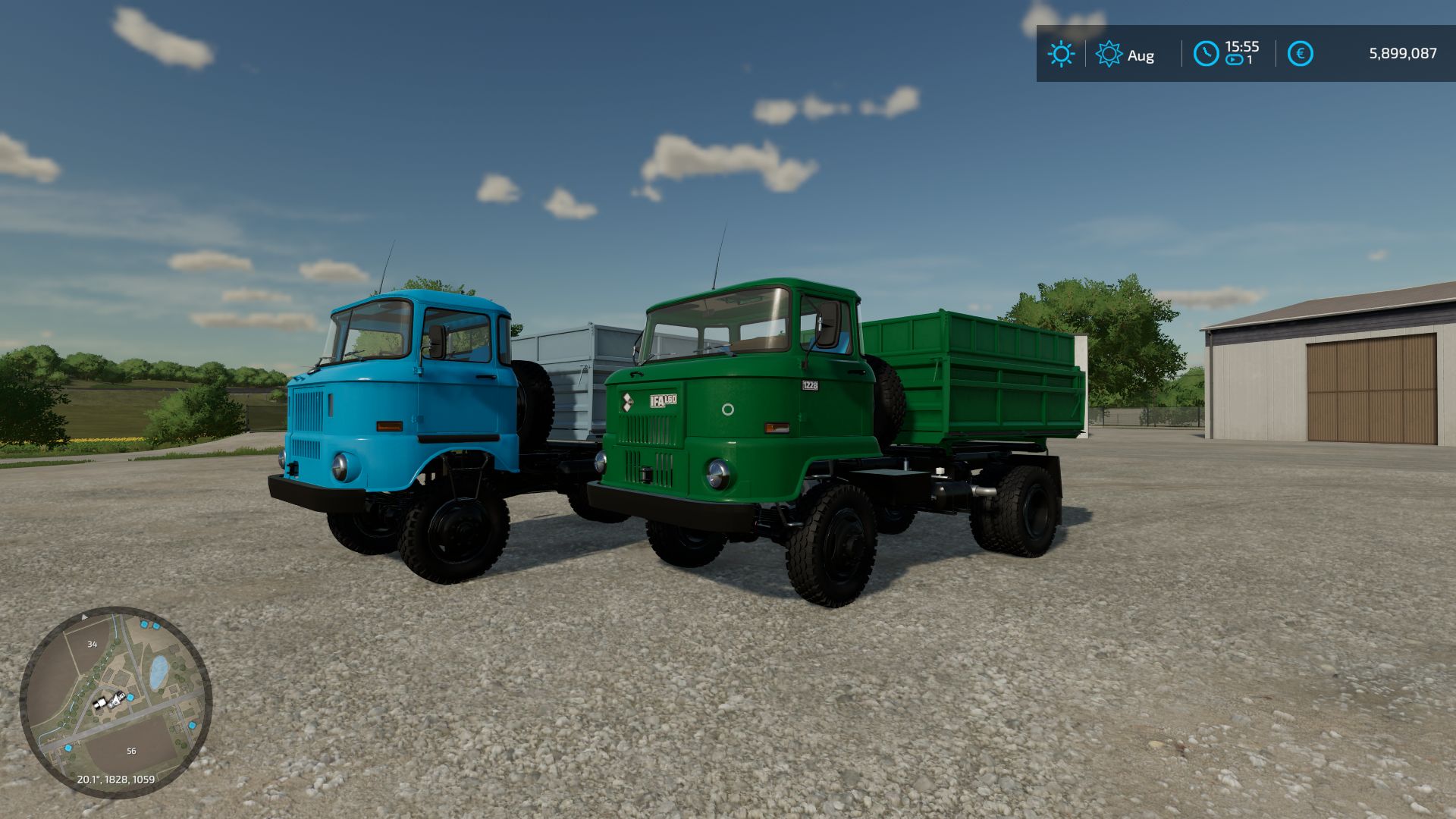
Task: Click the timescale value 1
Action: coord(1248,59)
